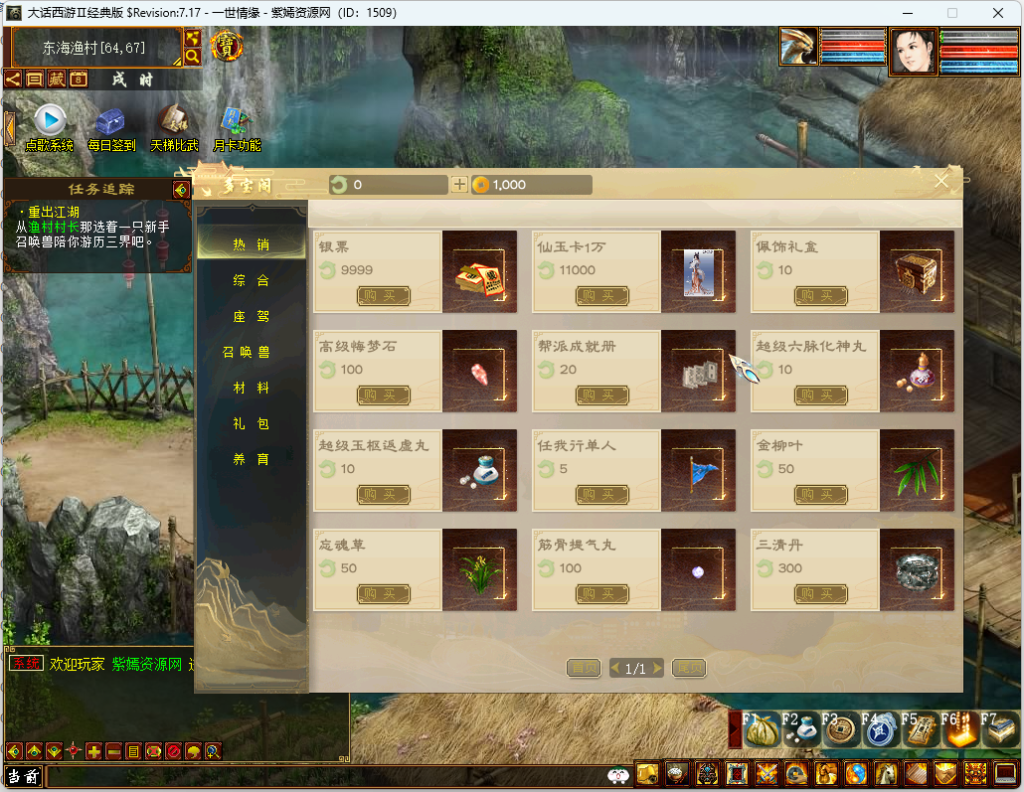Viewport: 1024px width, 792px height.
Task: Switch to the 礼包 gift pack tab
Action: (251, 424)
